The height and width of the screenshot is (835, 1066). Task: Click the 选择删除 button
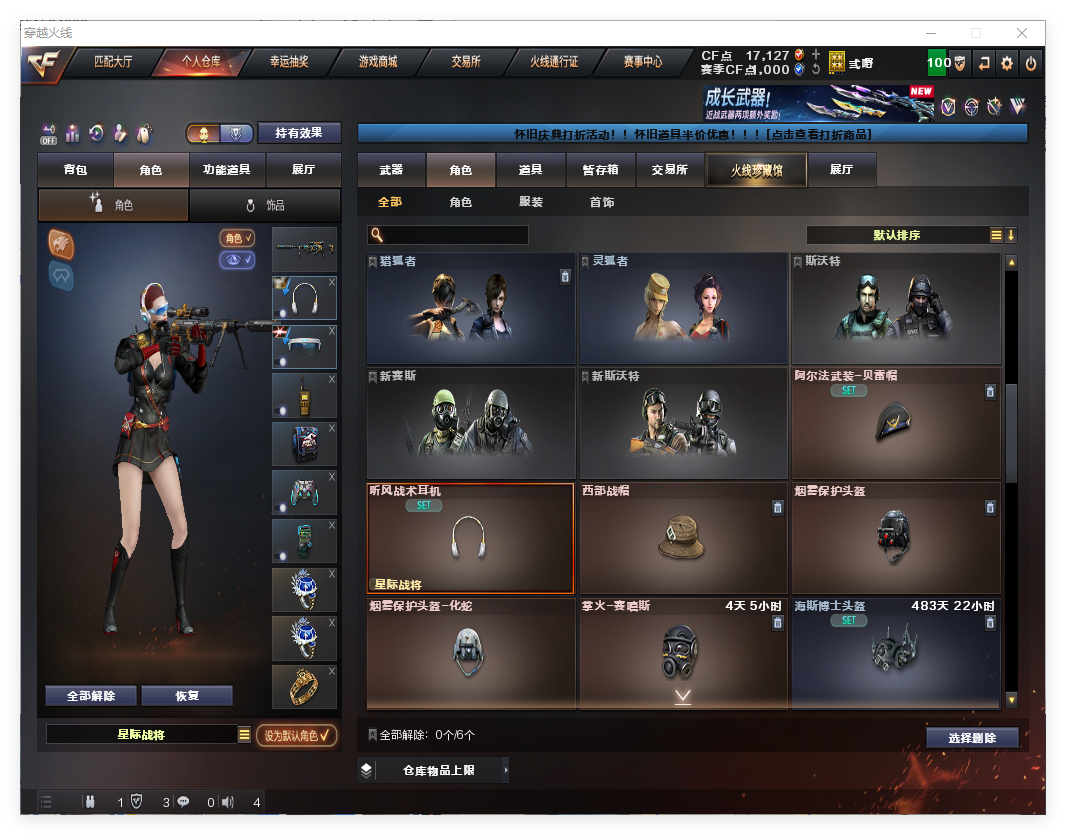click(972, 738)
